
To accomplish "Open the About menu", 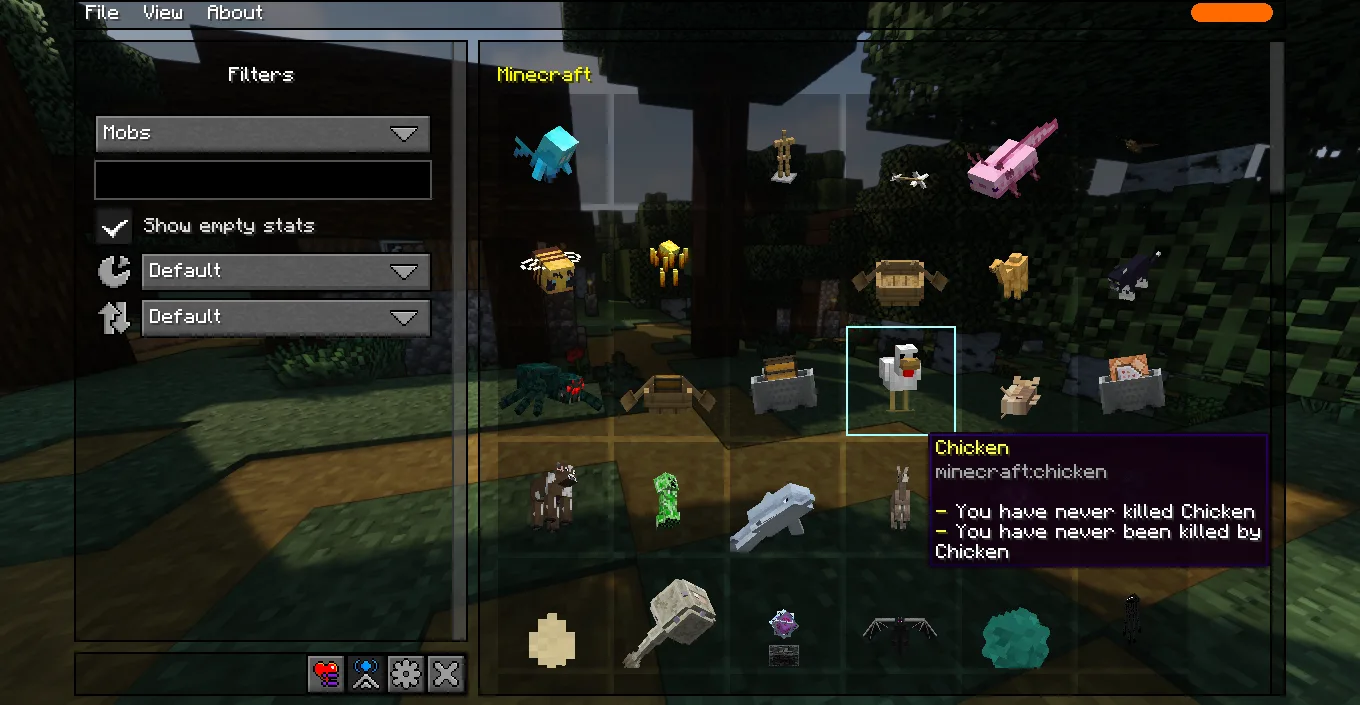I will (235, 13).
